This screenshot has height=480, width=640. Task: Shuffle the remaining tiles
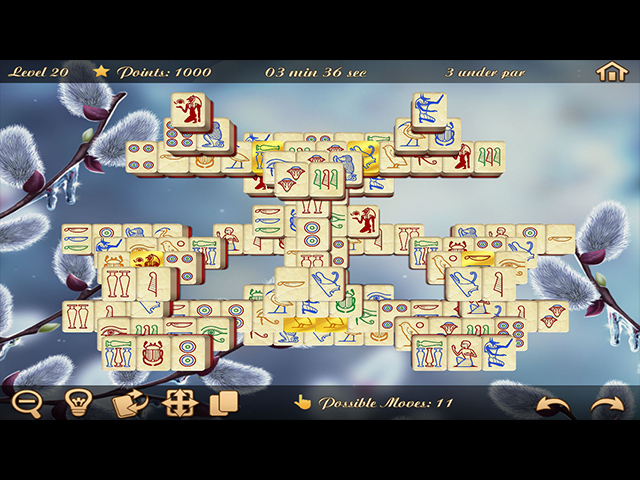click(x=130, y=404)
